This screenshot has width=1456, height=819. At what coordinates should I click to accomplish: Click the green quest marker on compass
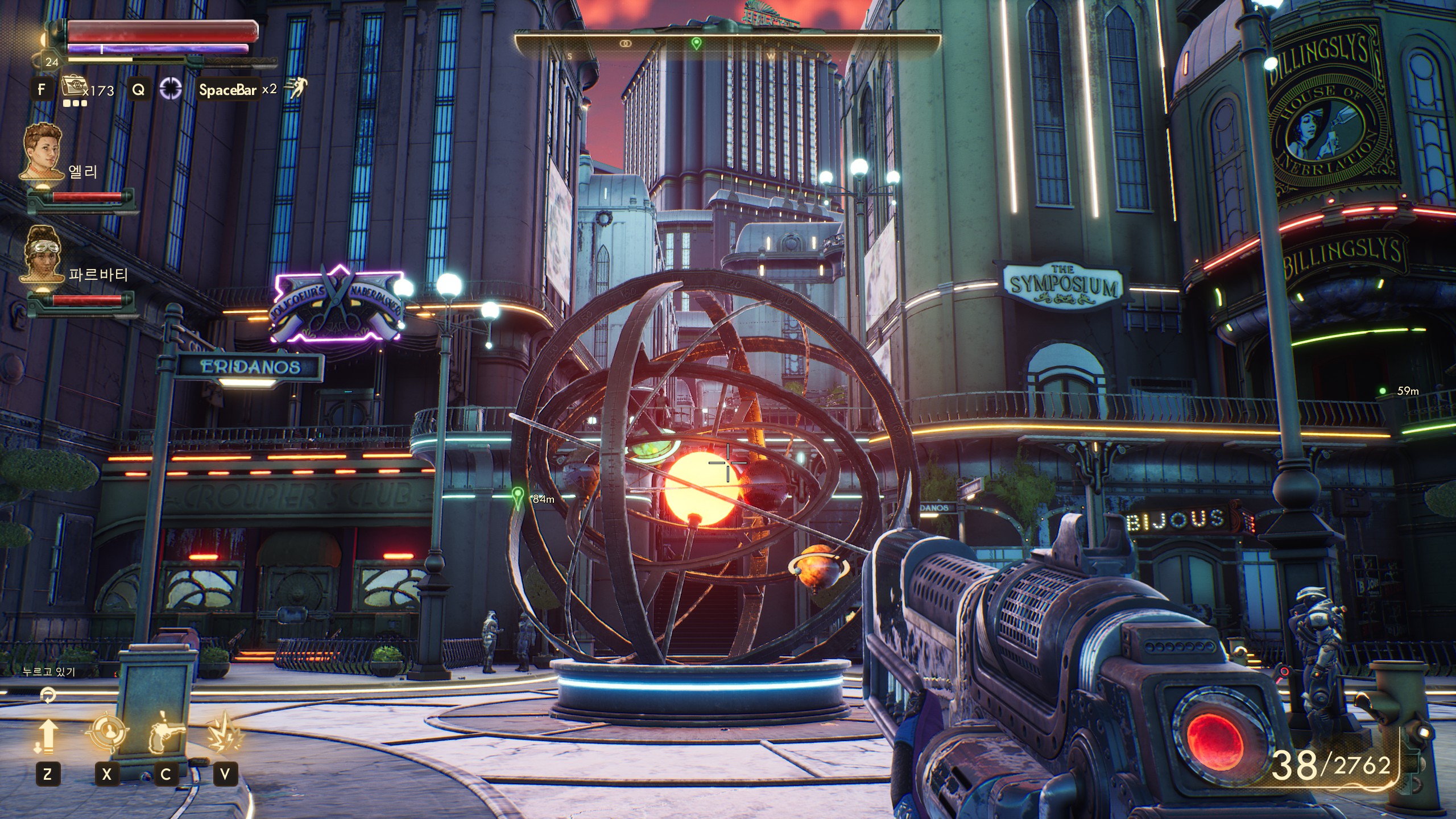[696, 43]
